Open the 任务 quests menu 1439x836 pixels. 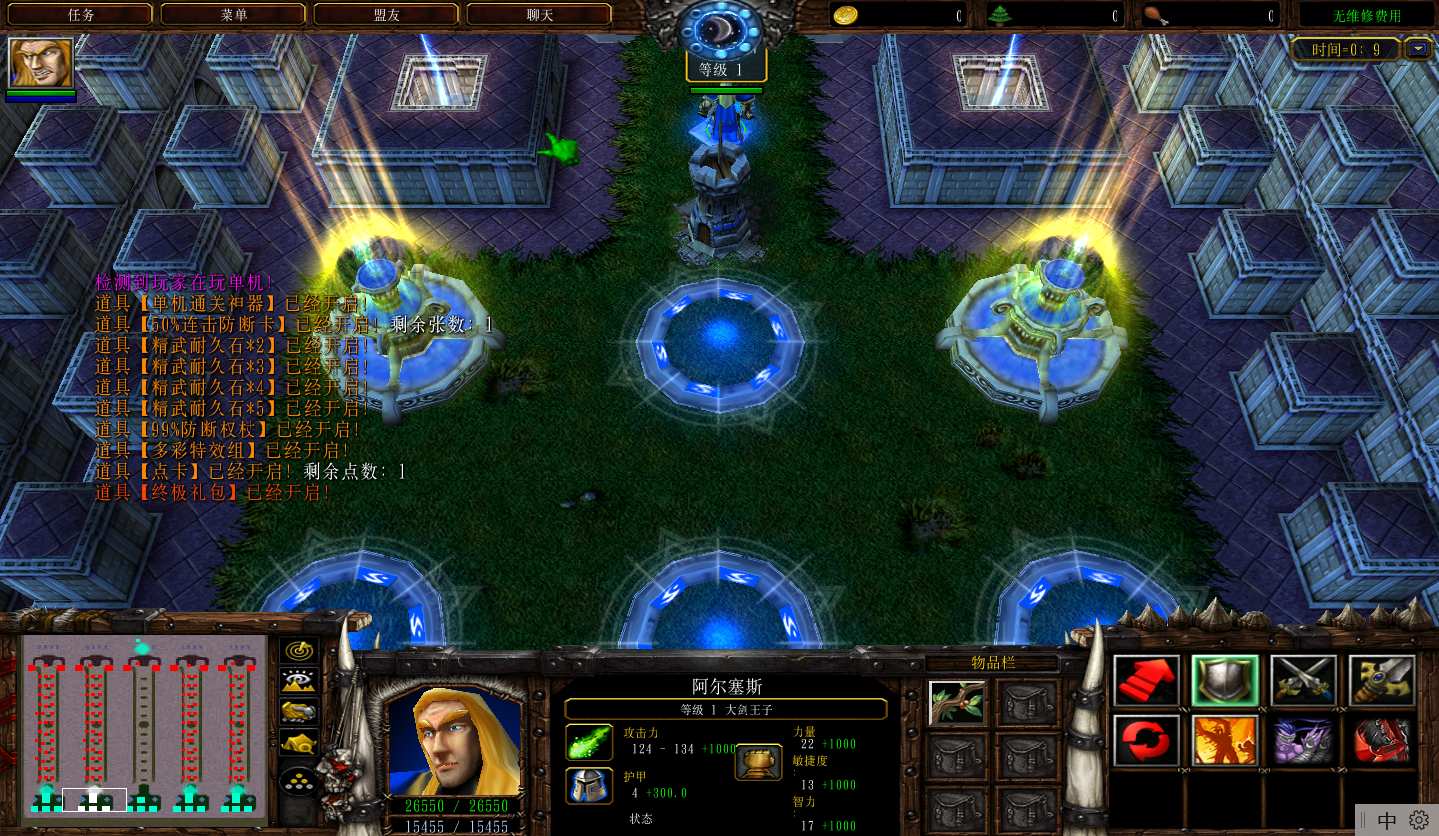(x=80, y=15)
